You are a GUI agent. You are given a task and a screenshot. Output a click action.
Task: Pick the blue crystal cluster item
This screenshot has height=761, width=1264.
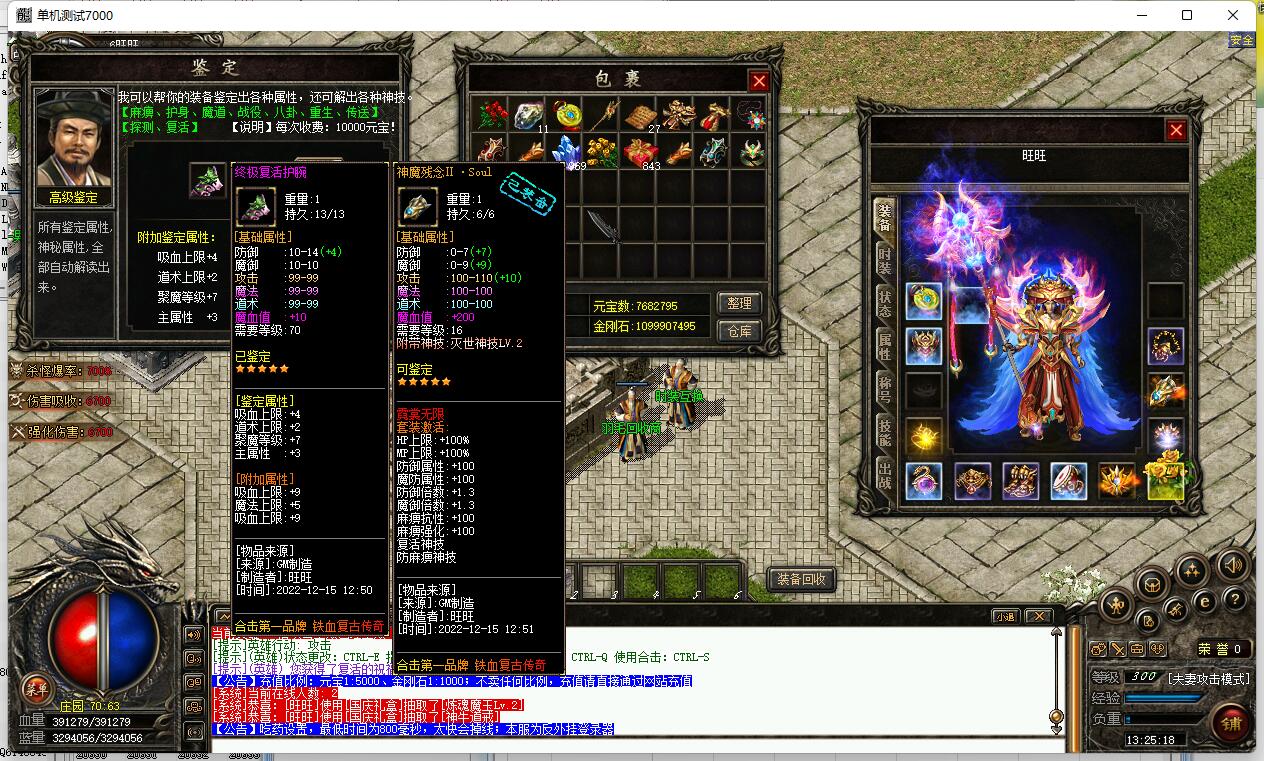[x=567, y=152]
